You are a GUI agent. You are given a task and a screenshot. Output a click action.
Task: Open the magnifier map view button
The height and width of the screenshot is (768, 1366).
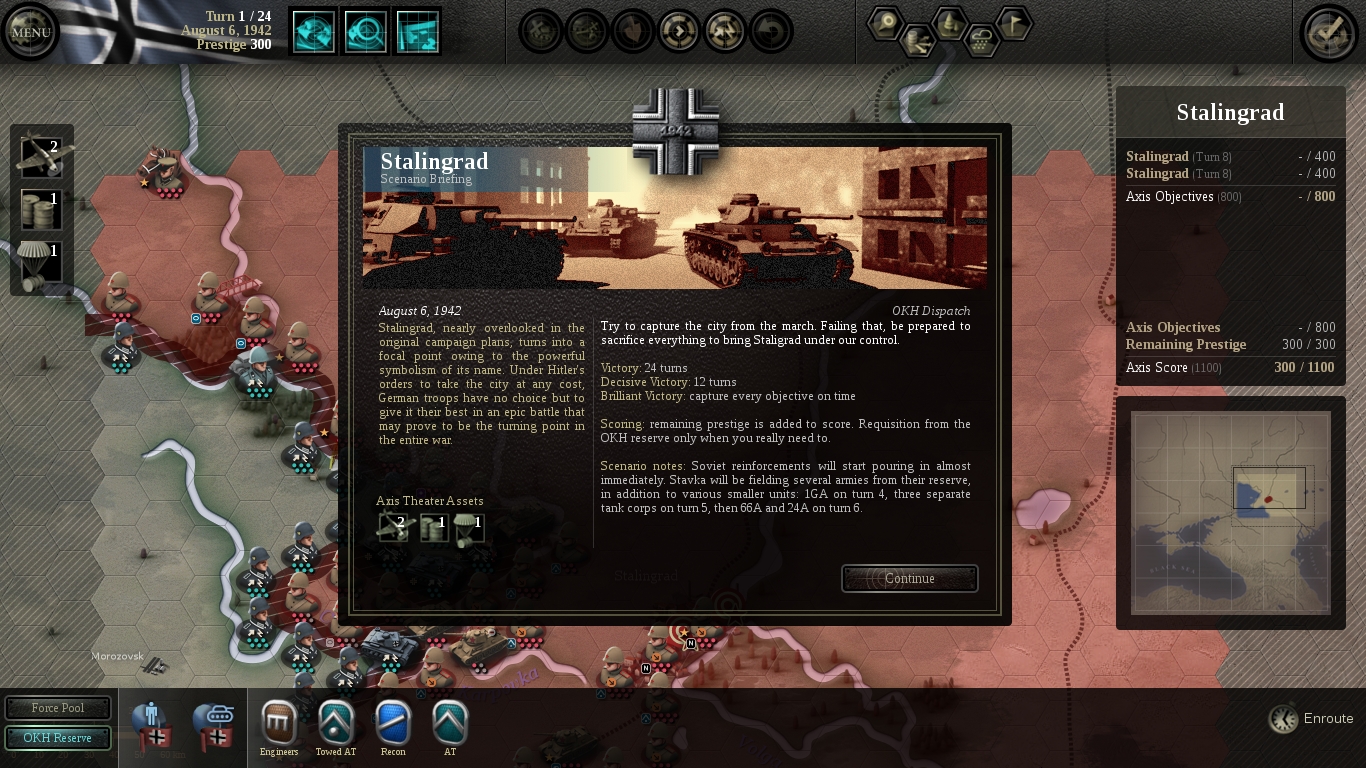(366, 32)
